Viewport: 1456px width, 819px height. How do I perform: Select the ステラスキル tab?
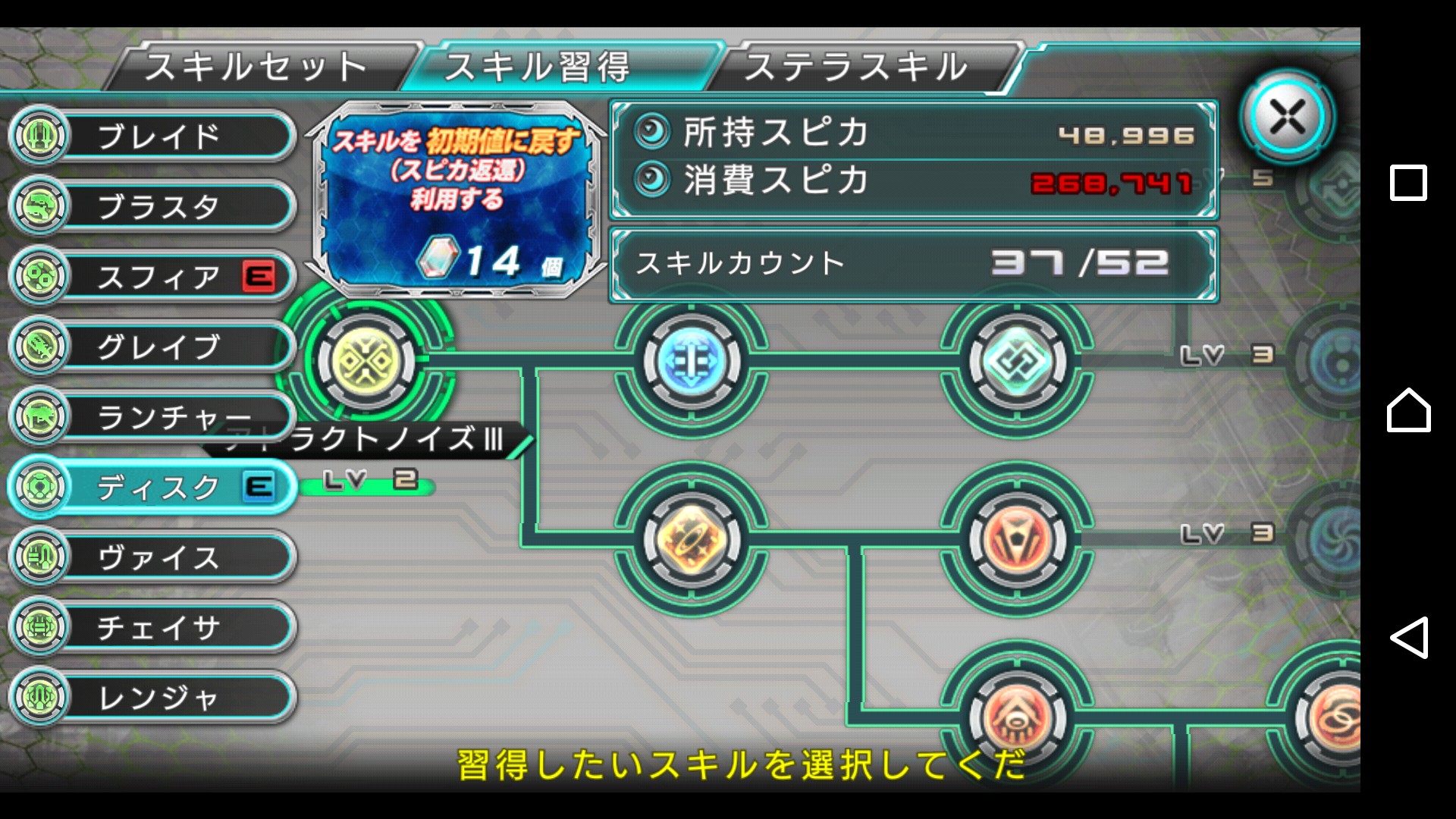coord(857,67)
